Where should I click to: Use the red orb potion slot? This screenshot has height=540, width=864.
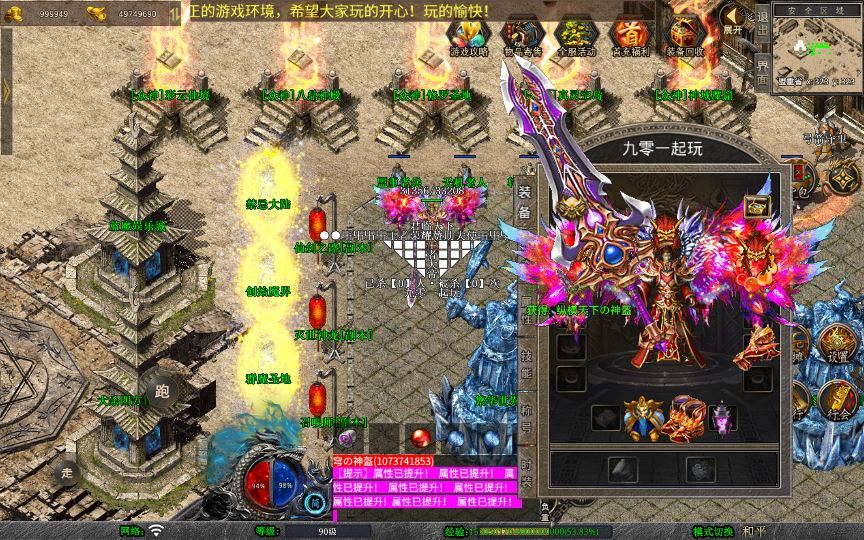click(421, 437)
